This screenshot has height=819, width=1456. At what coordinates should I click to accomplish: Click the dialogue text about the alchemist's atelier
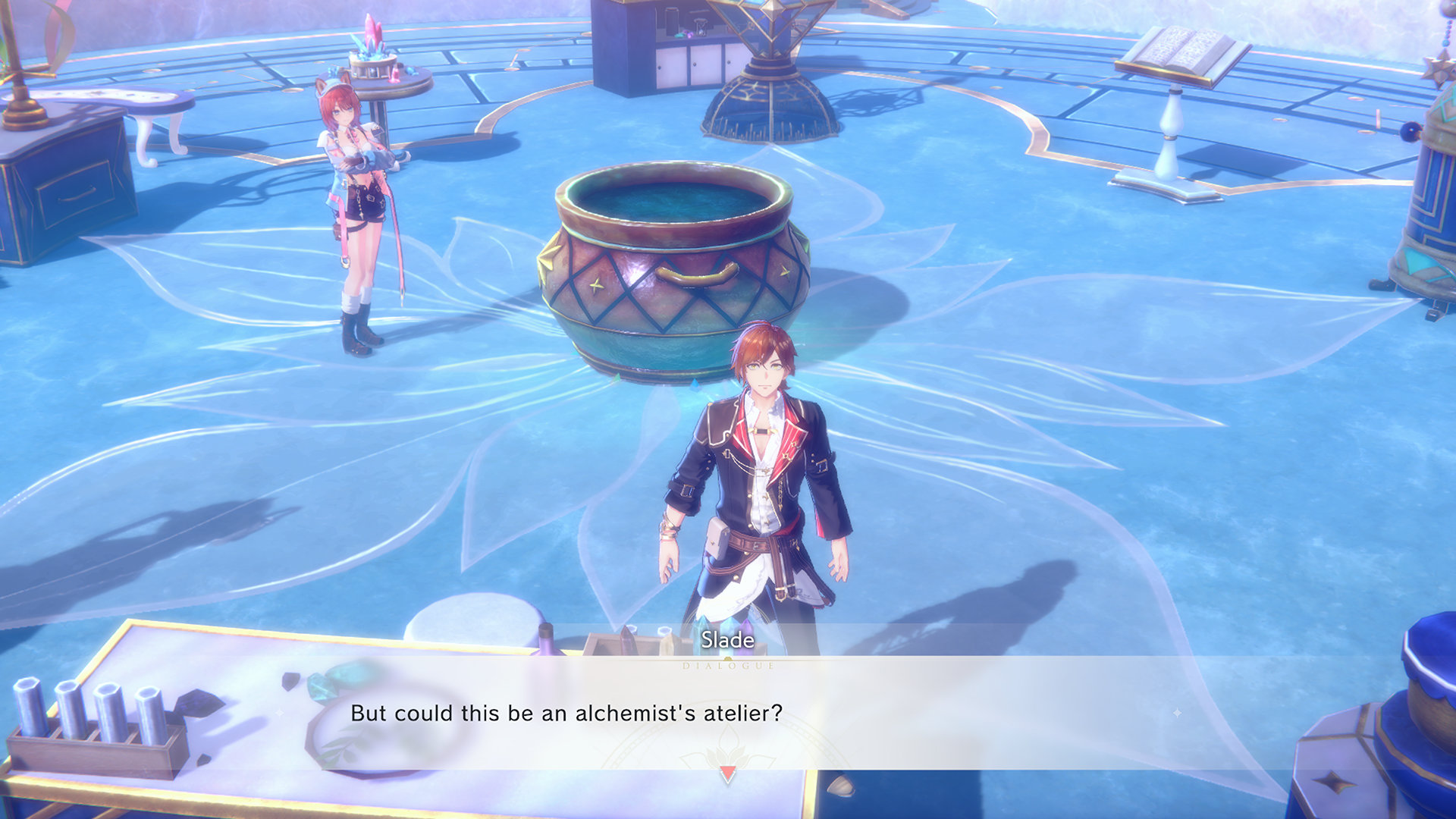point(567,711)
